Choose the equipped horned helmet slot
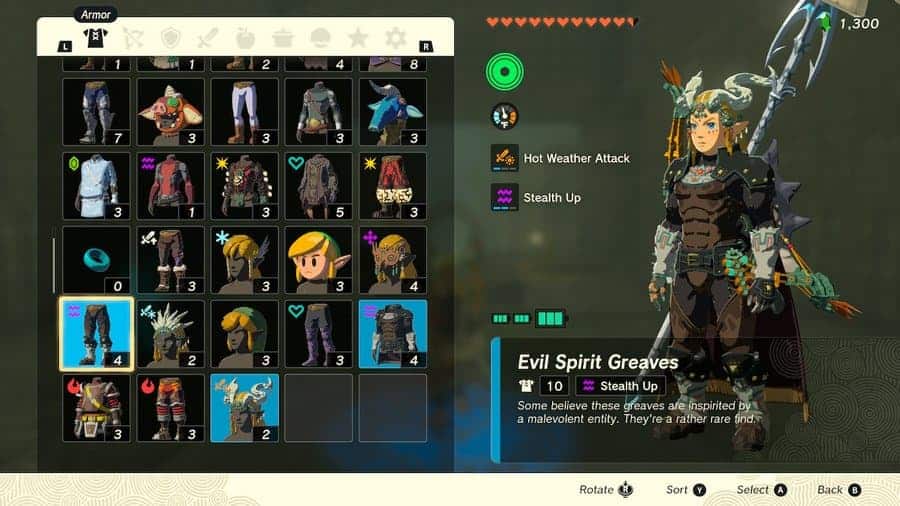 (244, 407)
